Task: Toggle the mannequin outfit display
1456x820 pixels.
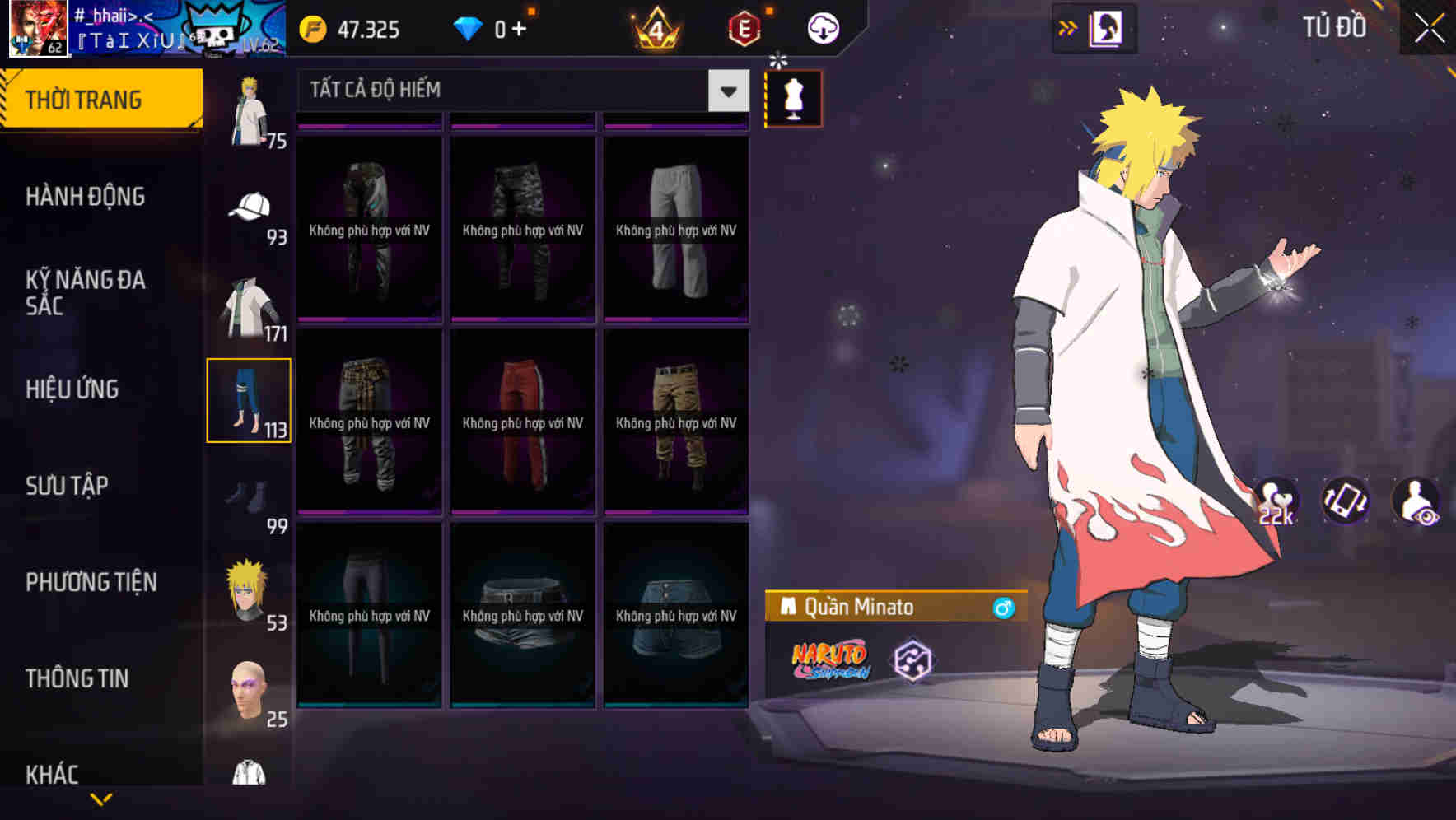Action: (x=792, y=98)
